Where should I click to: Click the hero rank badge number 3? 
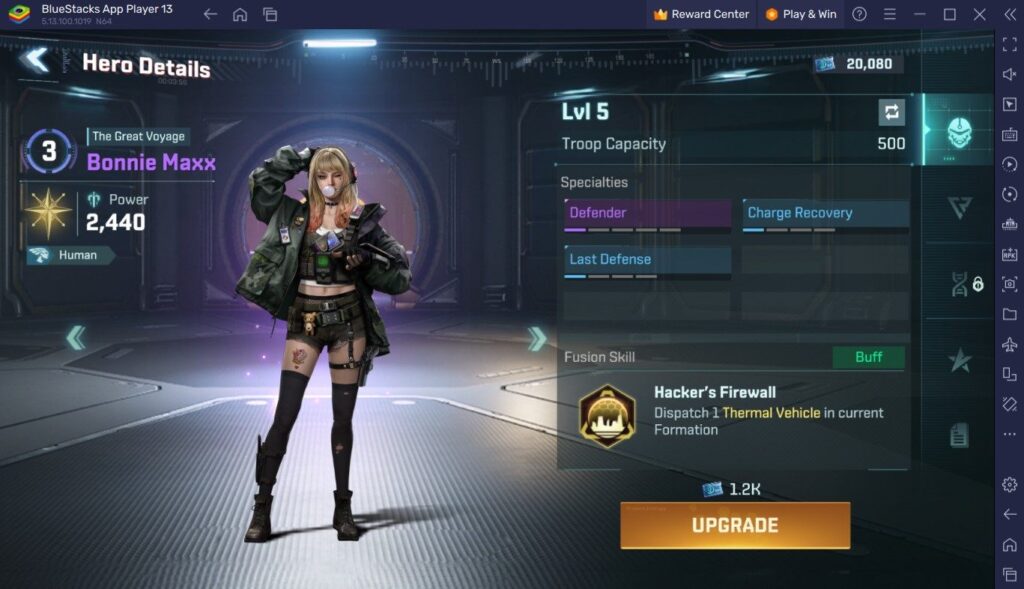point(49,152)
